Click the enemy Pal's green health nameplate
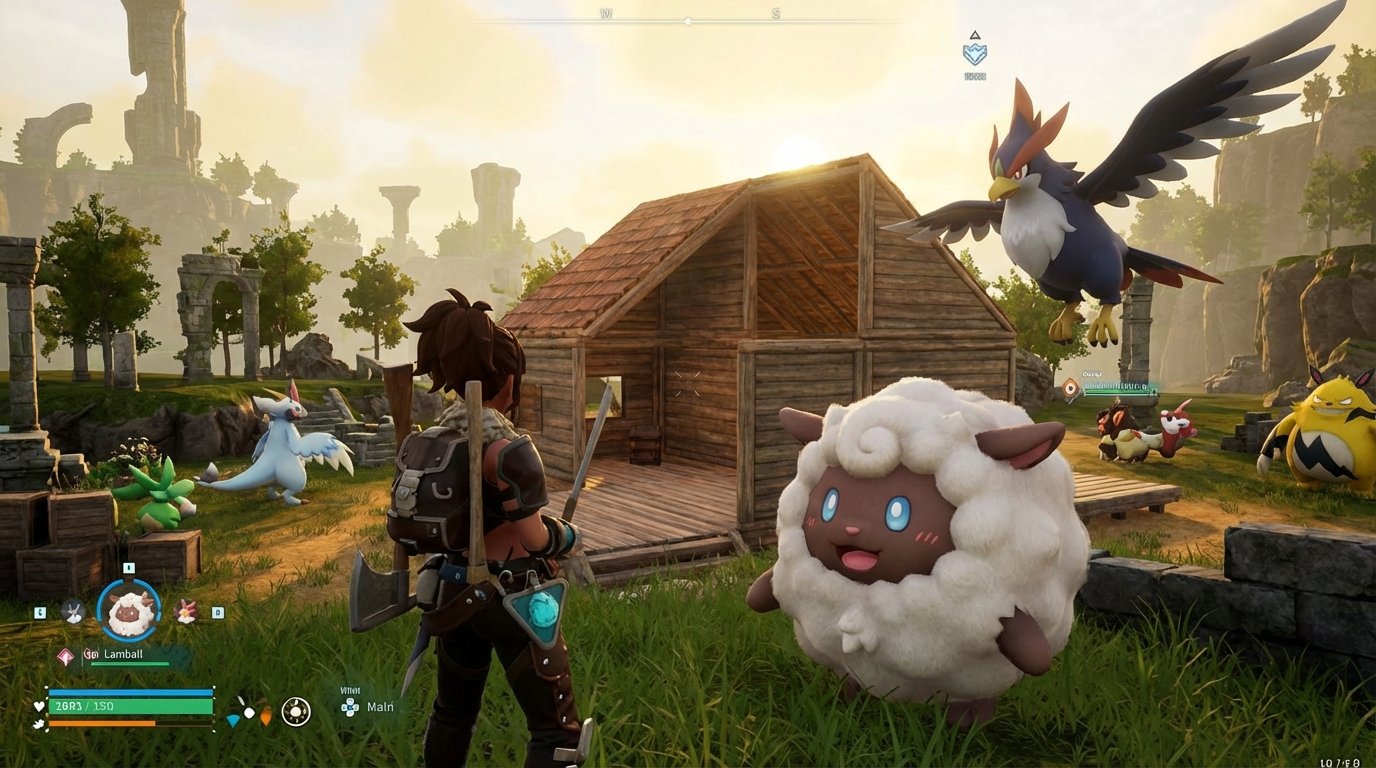 (x=1120, y=390)
